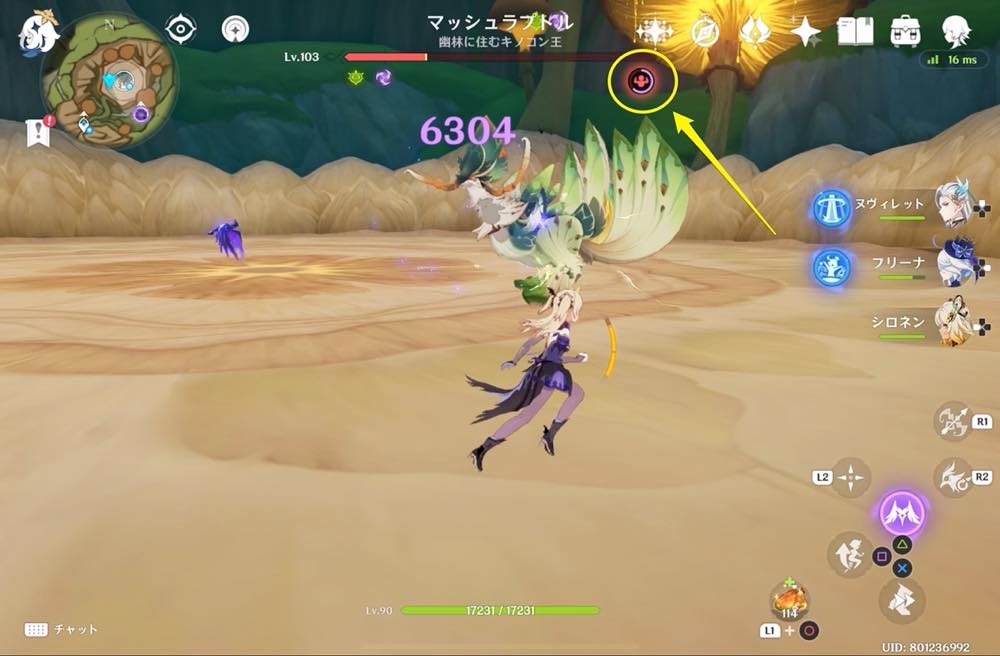The height and width of the screenshot is (656, 1000).
Task: Open the quest bookmark with red alert
Action: coord(39,131)
